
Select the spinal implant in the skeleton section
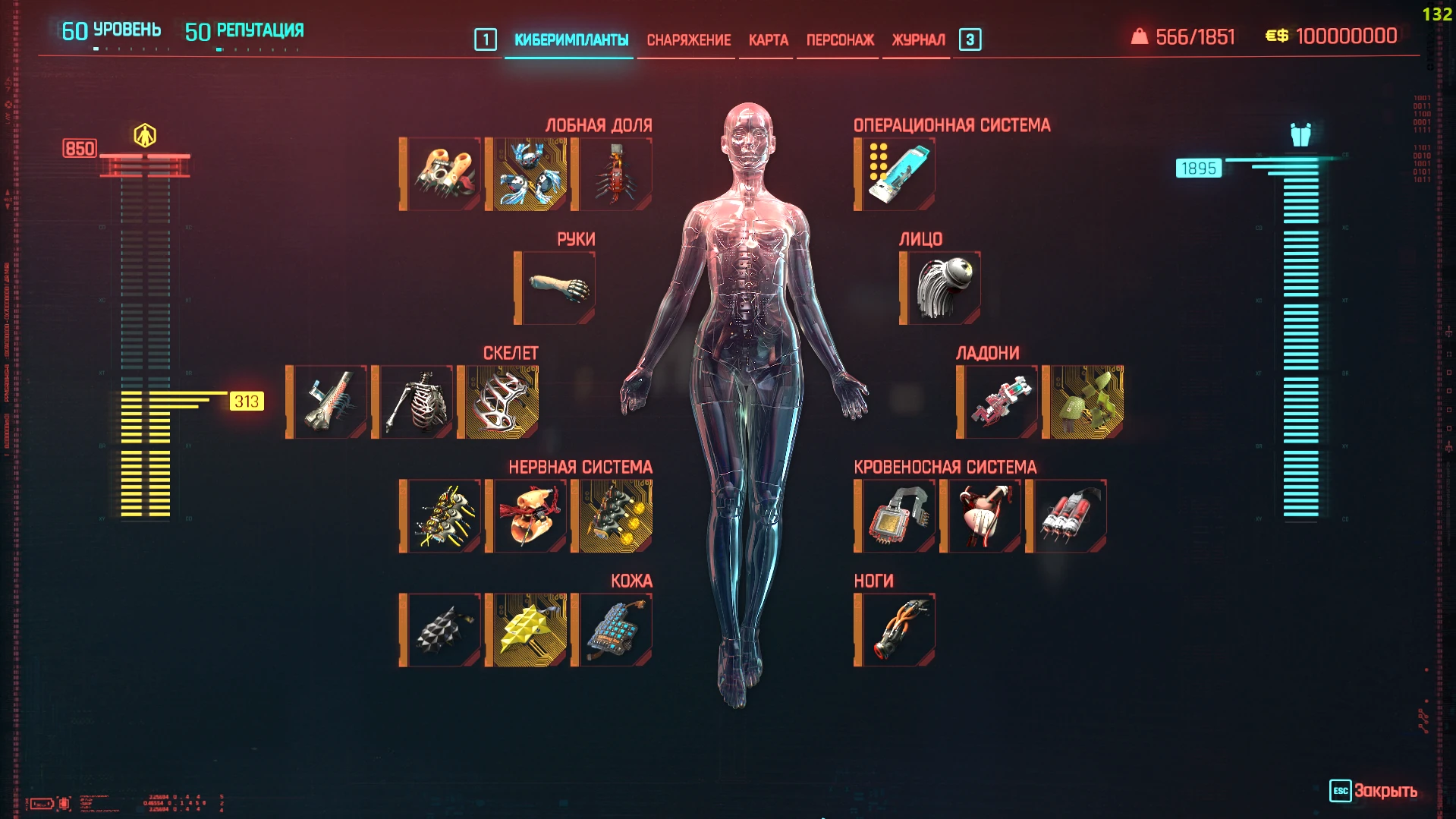tap(326, 402)
